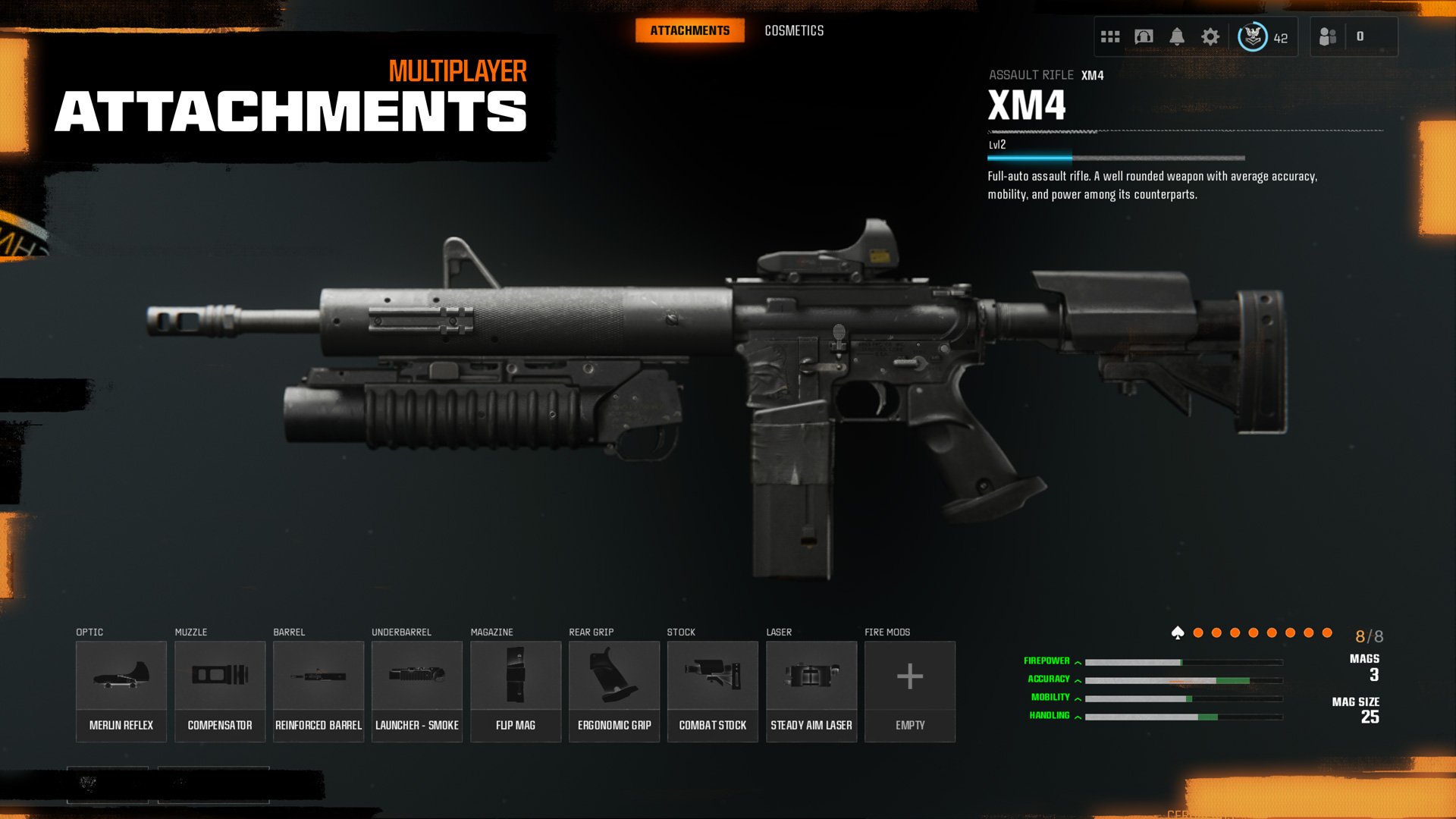
Task: Switch to the Cosmetics tab
Action: pos(794,30)
